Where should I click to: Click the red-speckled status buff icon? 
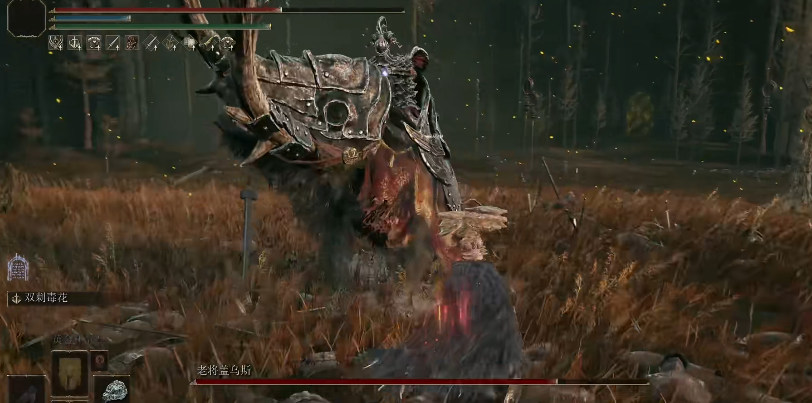[x=132, y=42]
